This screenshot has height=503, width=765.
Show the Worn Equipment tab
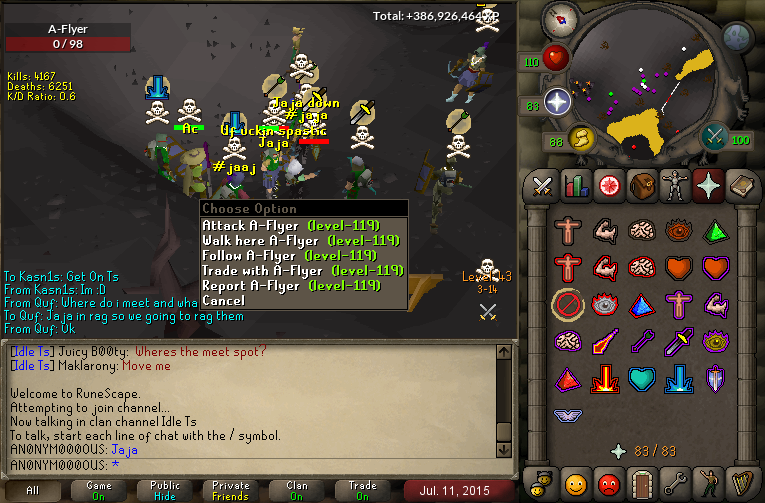point(674,186)
